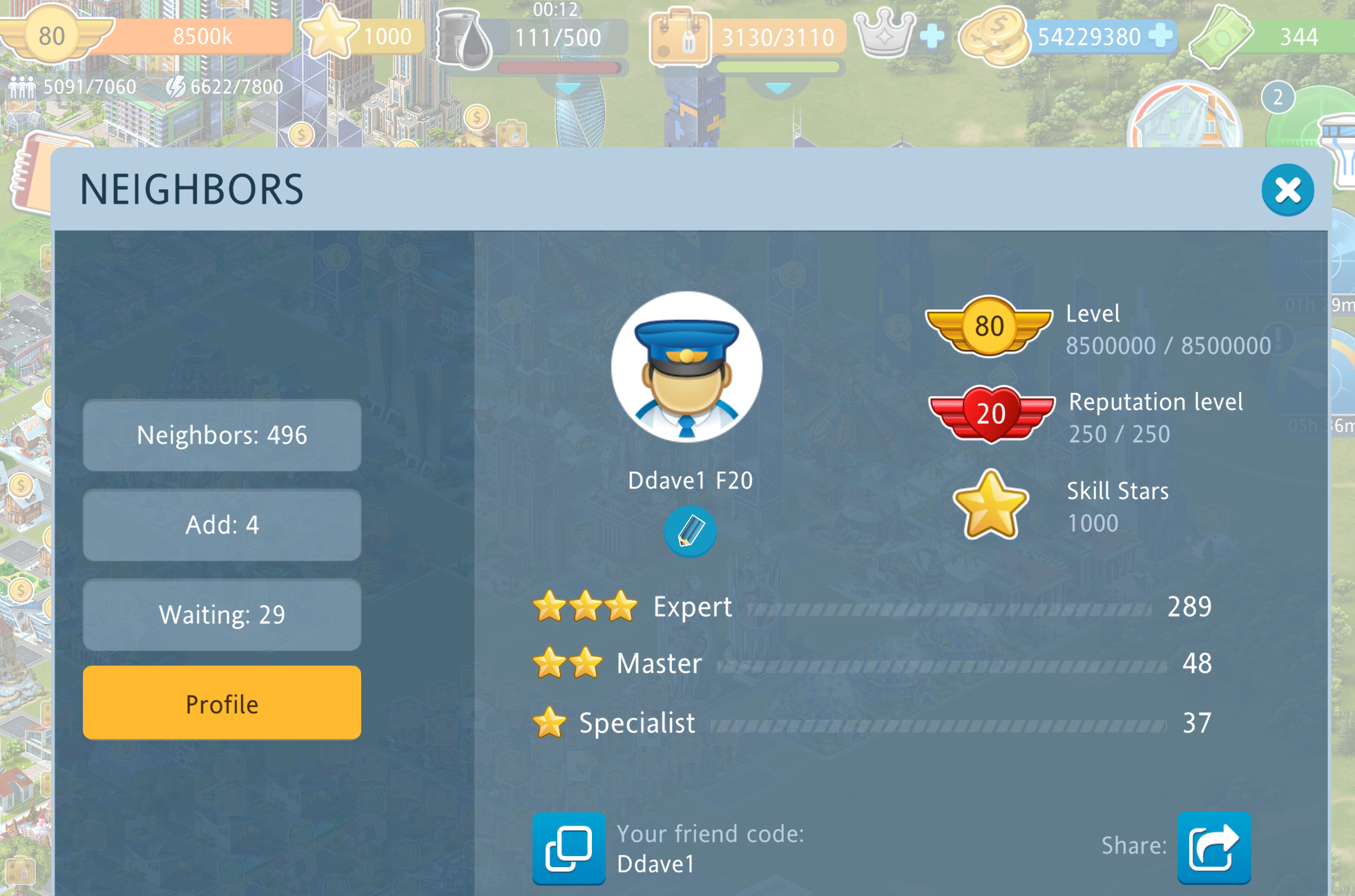Tap the crown plus button
This screenshot has height=896, width=1355.
(932, 36)
